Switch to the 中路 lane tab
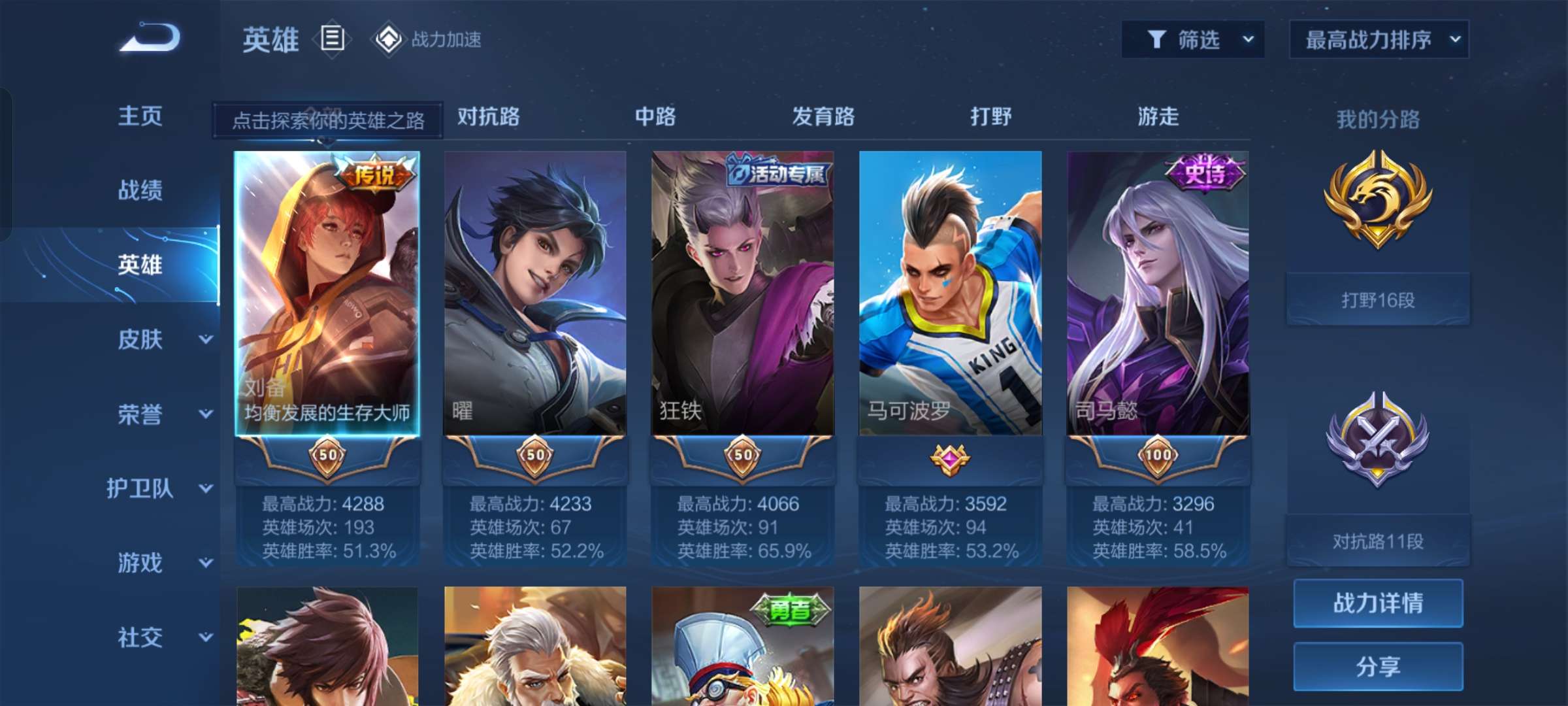Image resolution: width=1568 pixels, height=706 pixels. (656, 118)
